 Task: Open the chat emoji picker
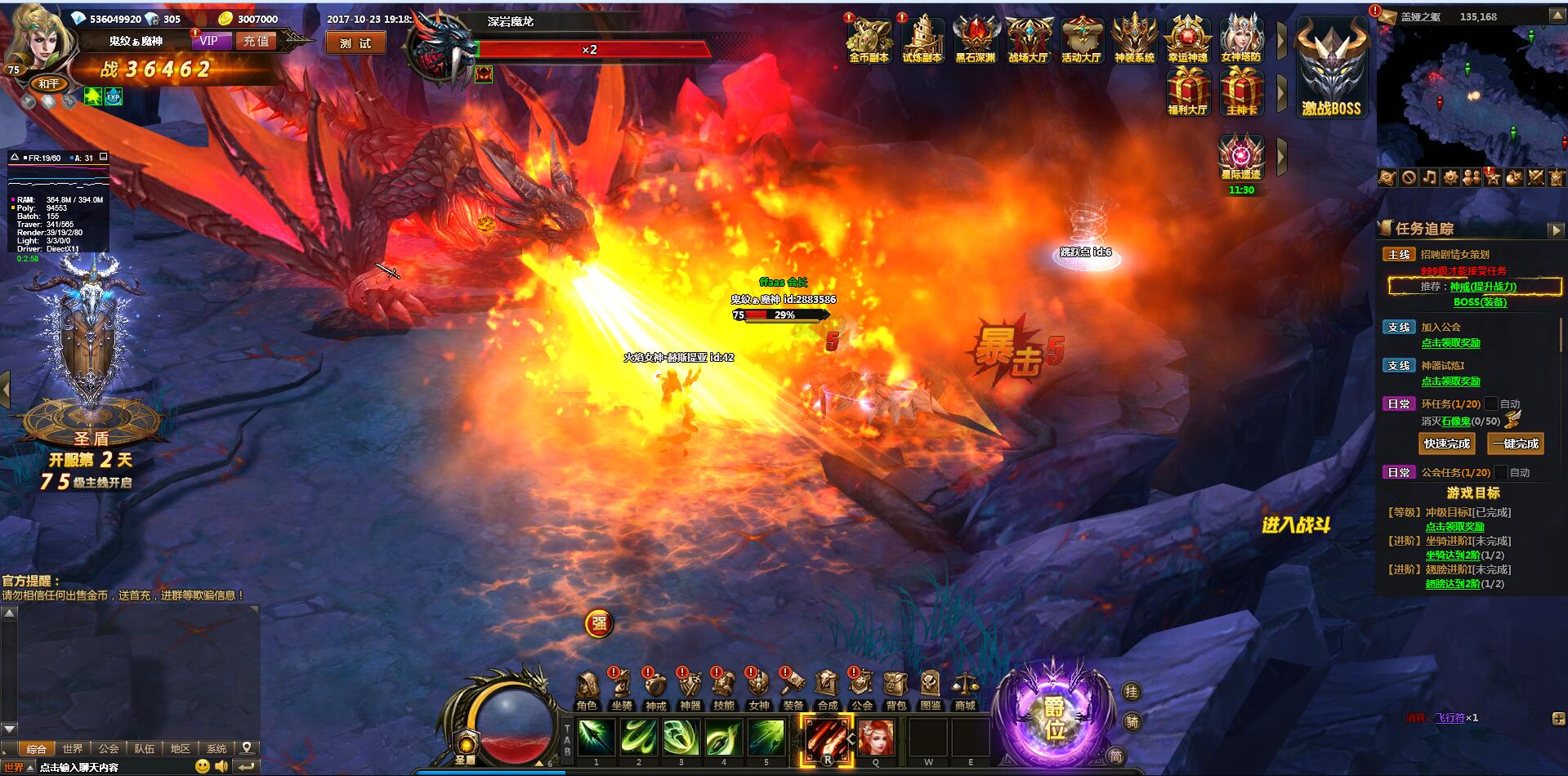click(x=202, y=766)
